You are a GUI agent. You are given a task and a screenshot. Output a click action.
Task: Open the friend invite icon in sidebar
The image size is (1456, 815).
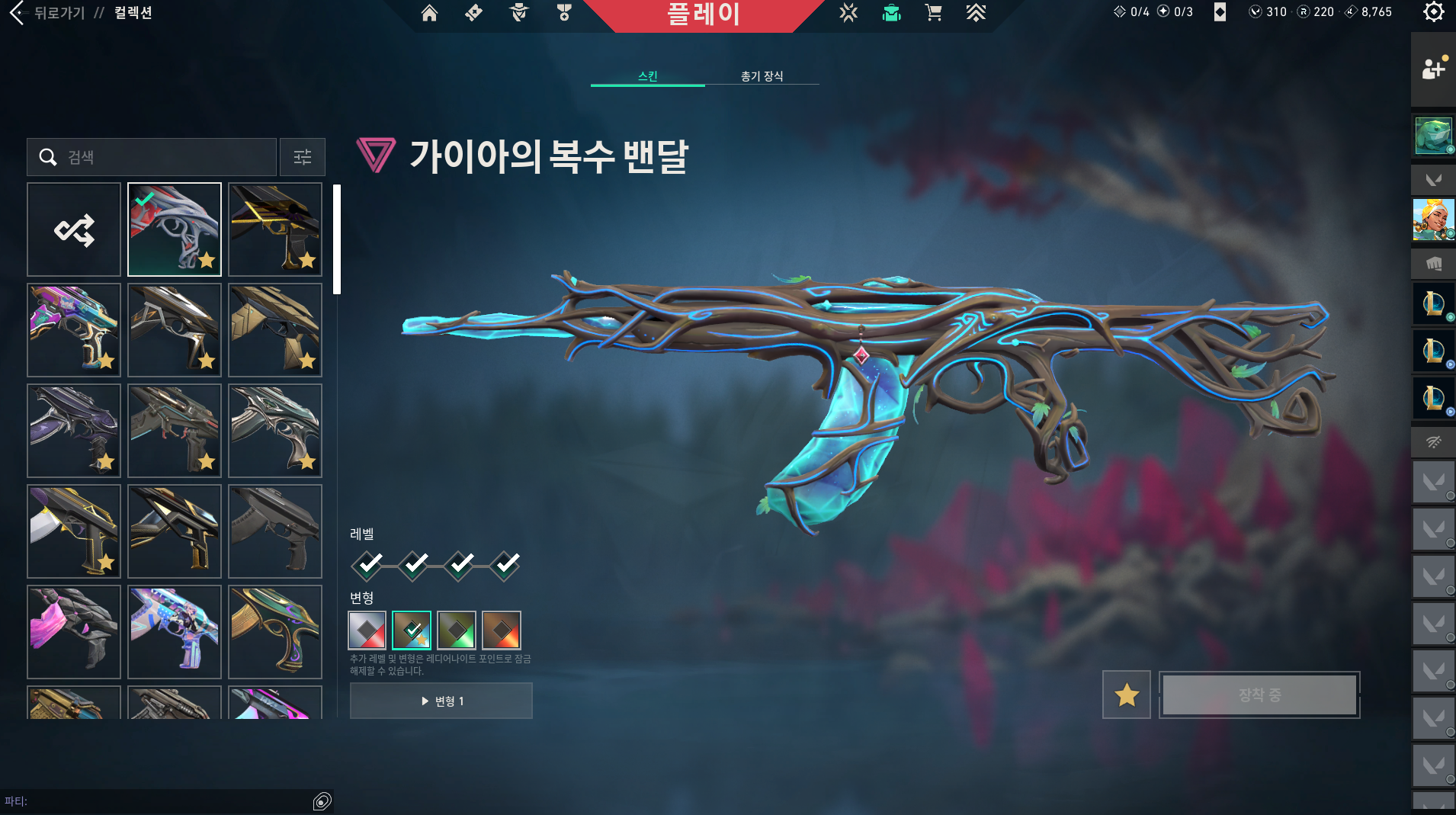click(1434, 69)
